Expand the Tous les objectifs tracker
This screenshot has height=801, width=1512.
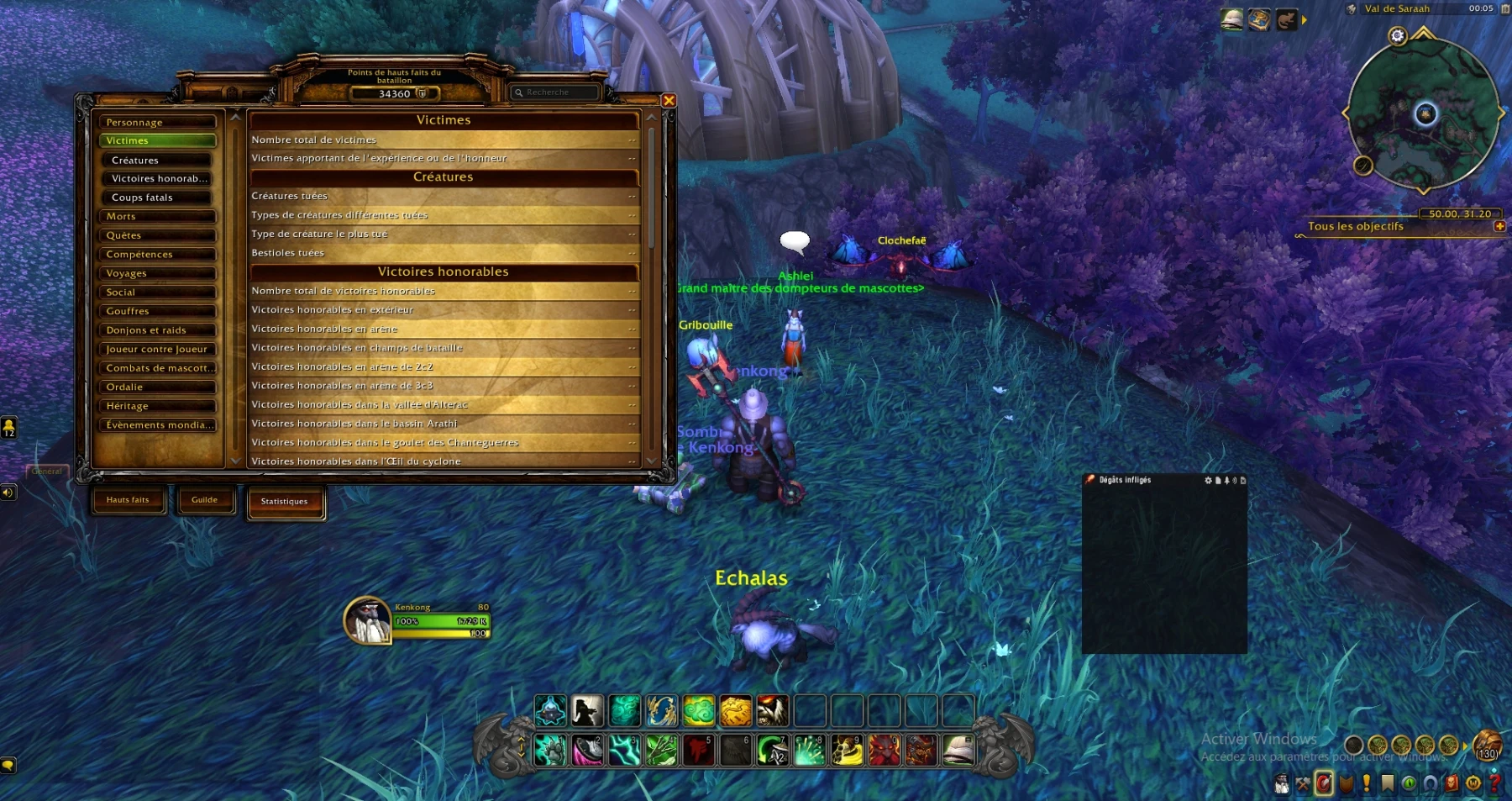[1499, 226]
